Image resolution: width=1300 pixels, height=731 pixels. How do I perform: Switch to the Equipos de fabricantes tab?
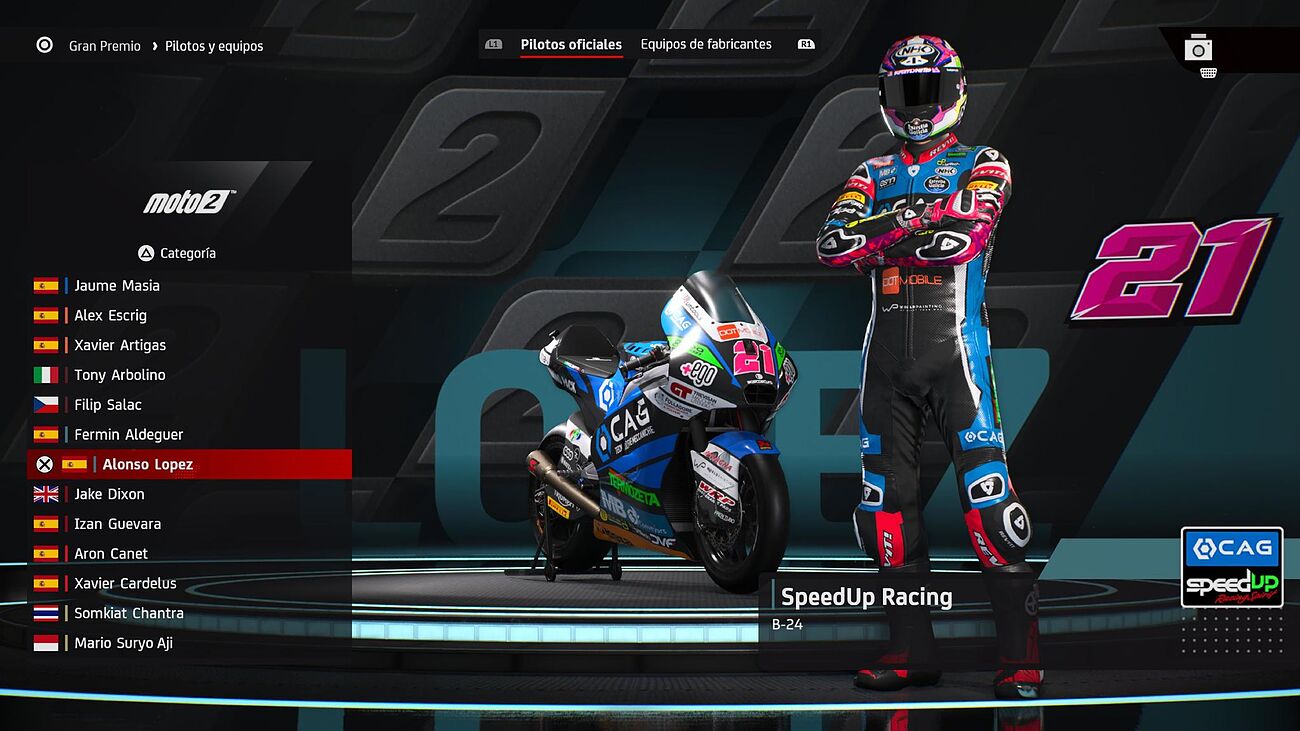tap(706, 44)
